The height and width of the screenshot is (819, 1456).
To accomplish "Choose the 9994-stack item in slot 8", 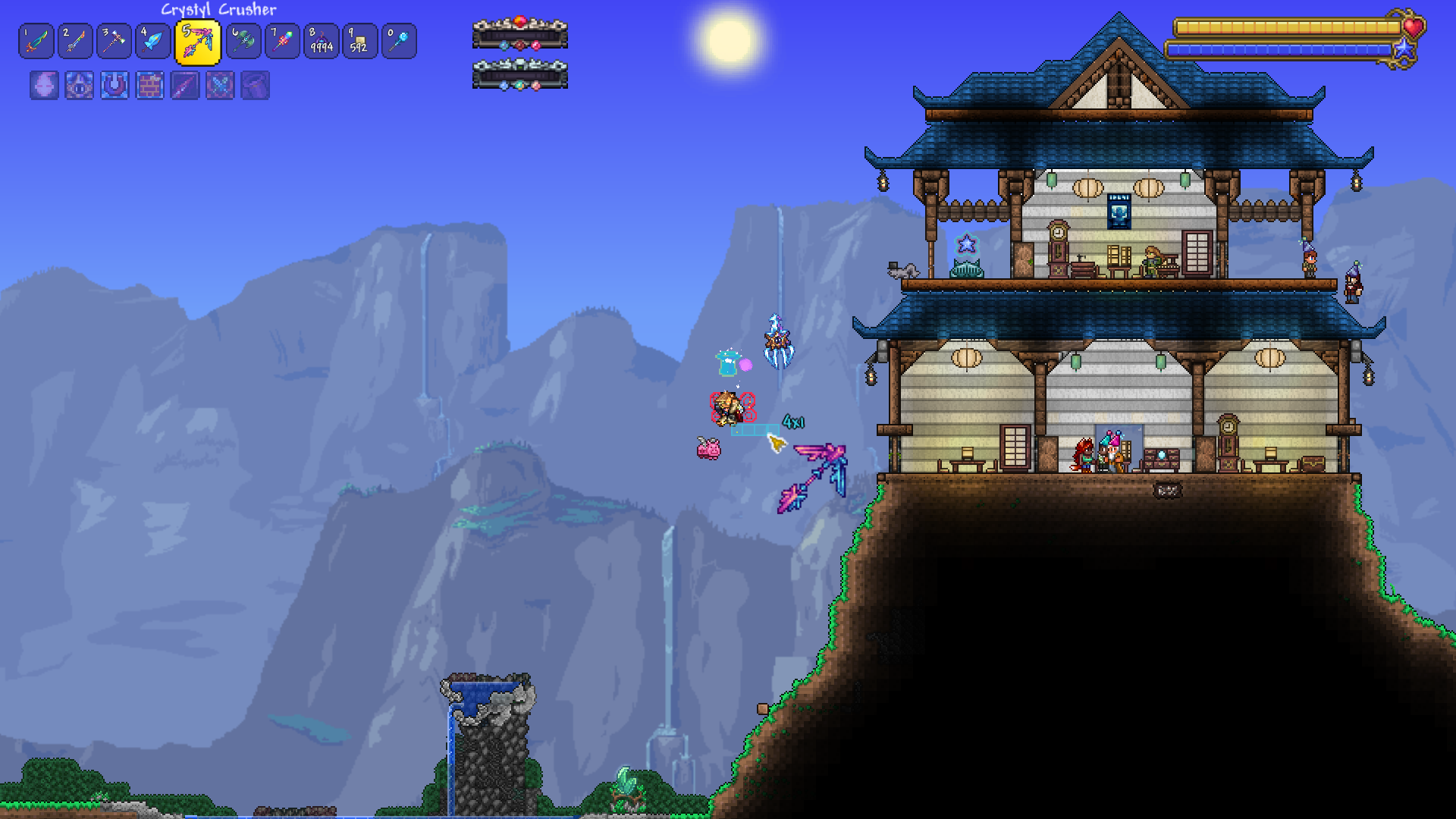I will pos(322,41).
